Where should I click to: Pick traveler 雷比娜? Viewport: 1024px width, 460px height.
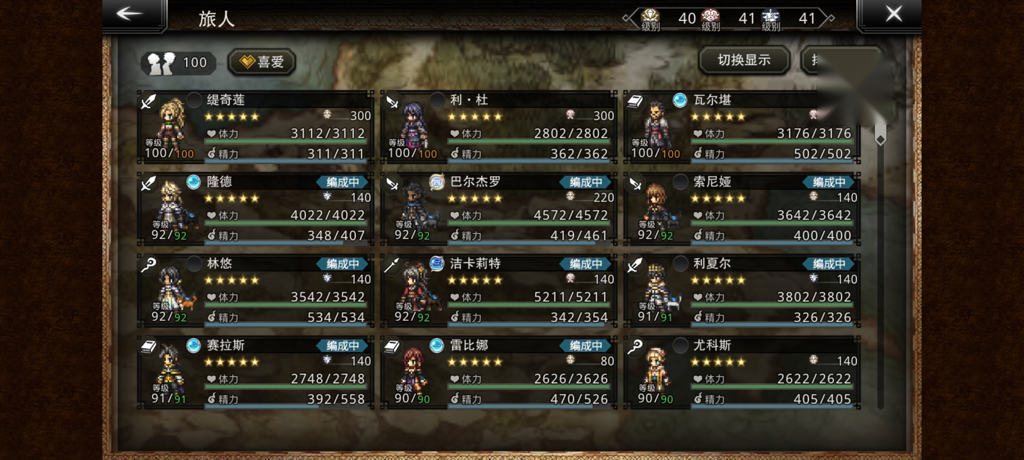(x=499, y=372)
